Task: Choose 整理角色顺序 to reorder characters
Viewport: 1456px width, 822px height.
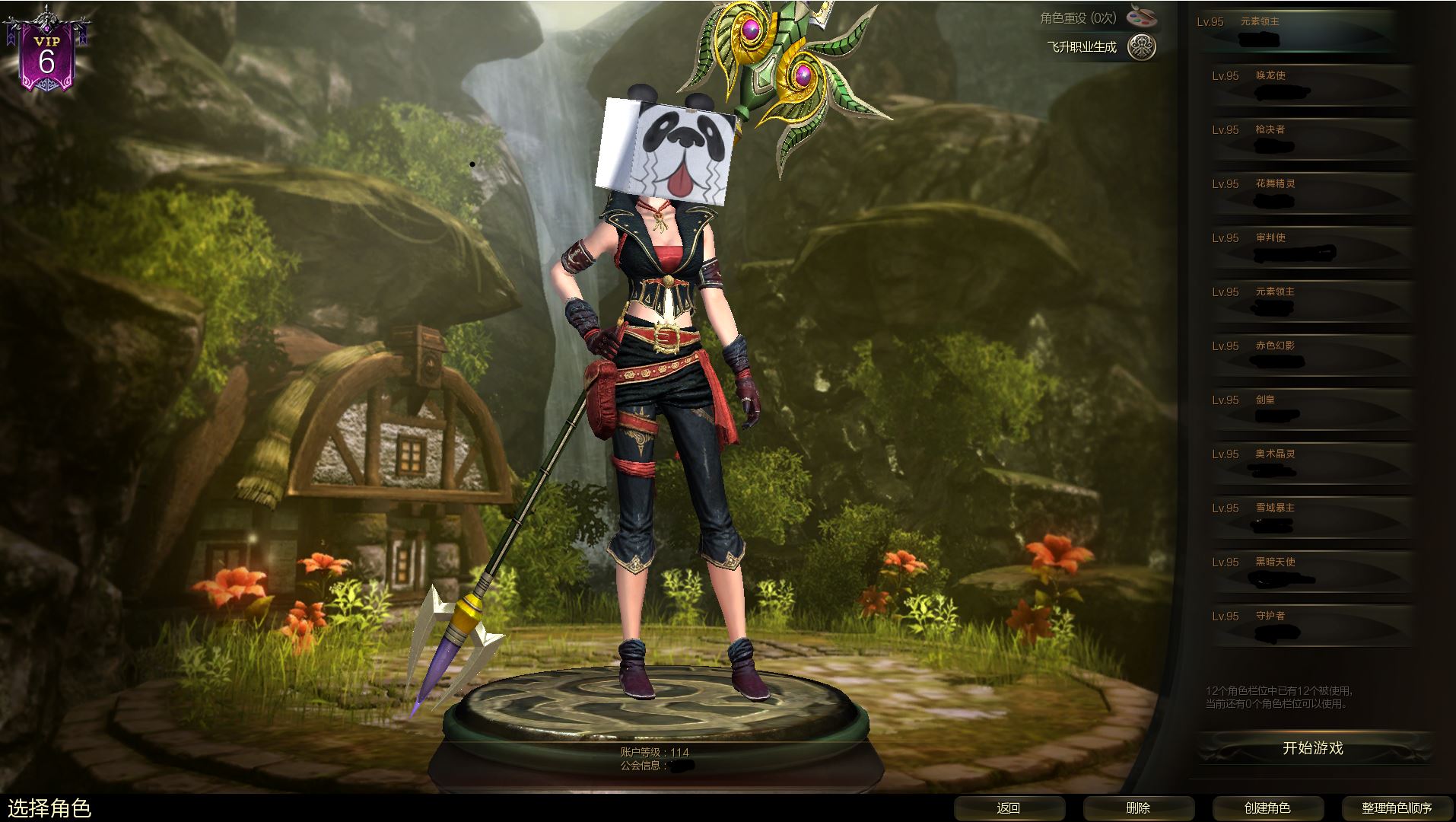Action: tap(1397, 808)
